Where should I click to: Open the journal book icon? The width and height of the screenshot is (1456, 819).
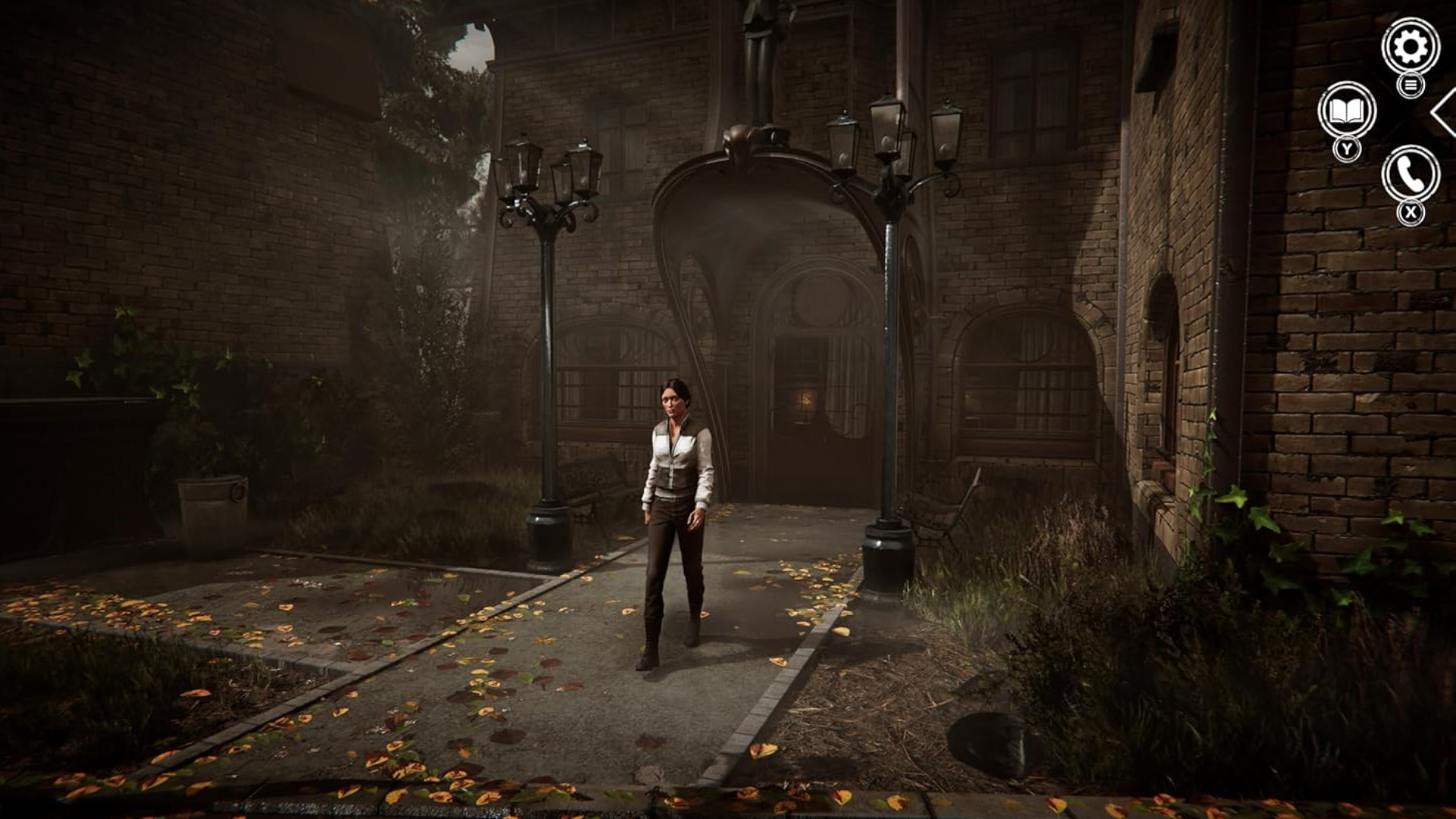coord(1347,111)
